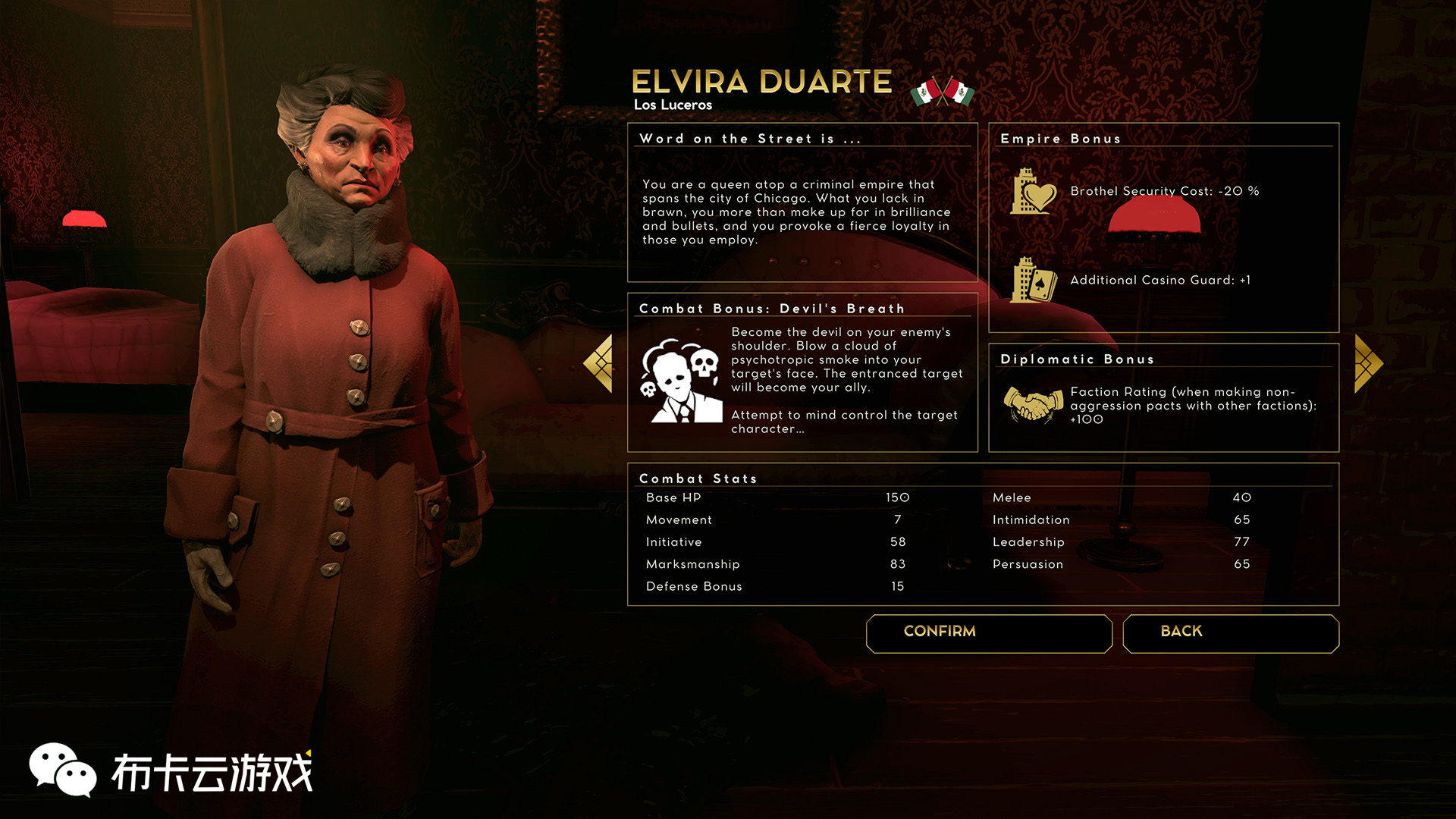Show the previous boss with left arrow
This screenshot has height=819, width=1456.
point(599,364)
